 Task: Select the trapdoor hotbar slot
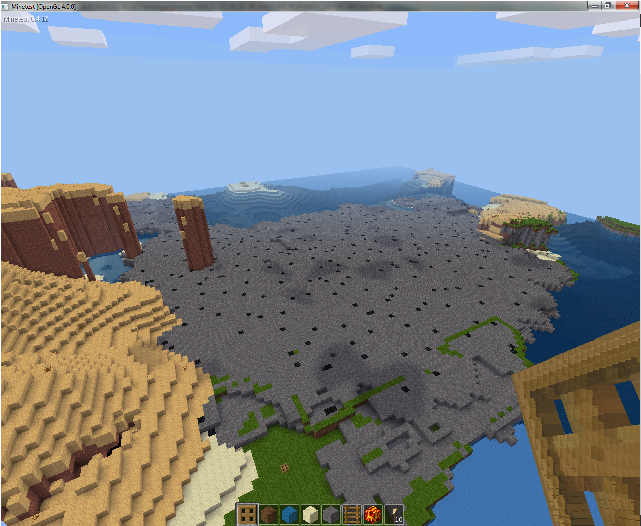(x=247, y=515)
